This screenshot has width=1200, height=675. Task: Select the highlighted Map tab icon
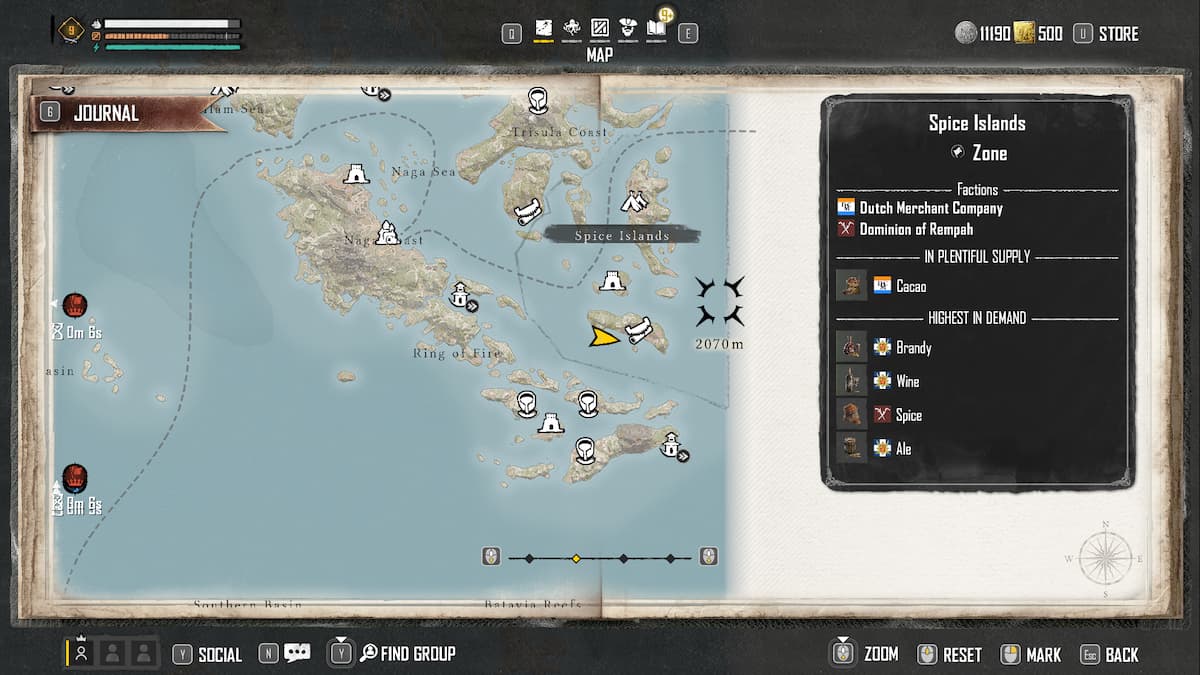pos(544,30)
